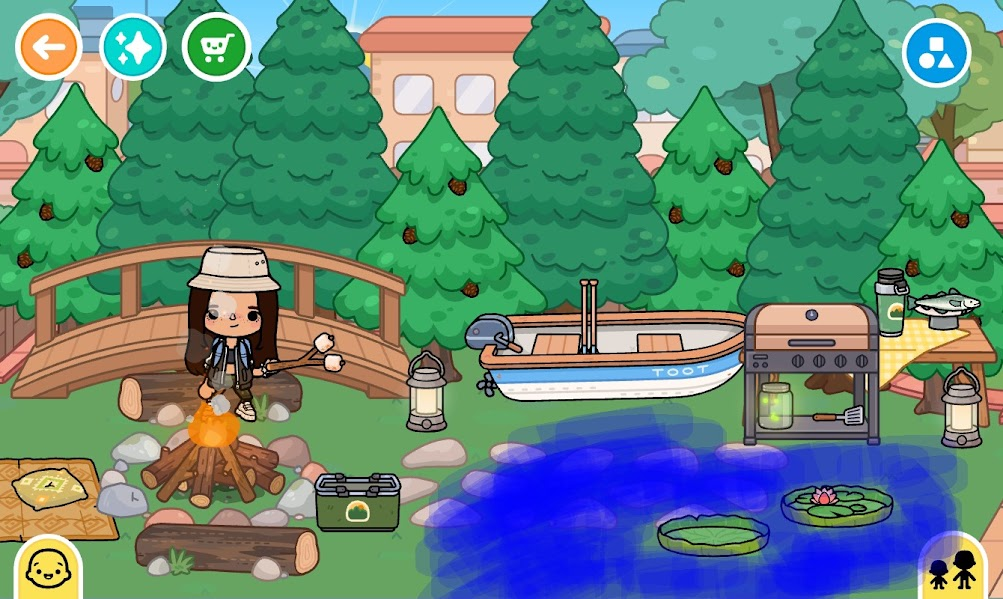The width and height of the screenshot is (1003, 599).
Task: Open the green shopping cart shop
Action: (x=215, y=47)
